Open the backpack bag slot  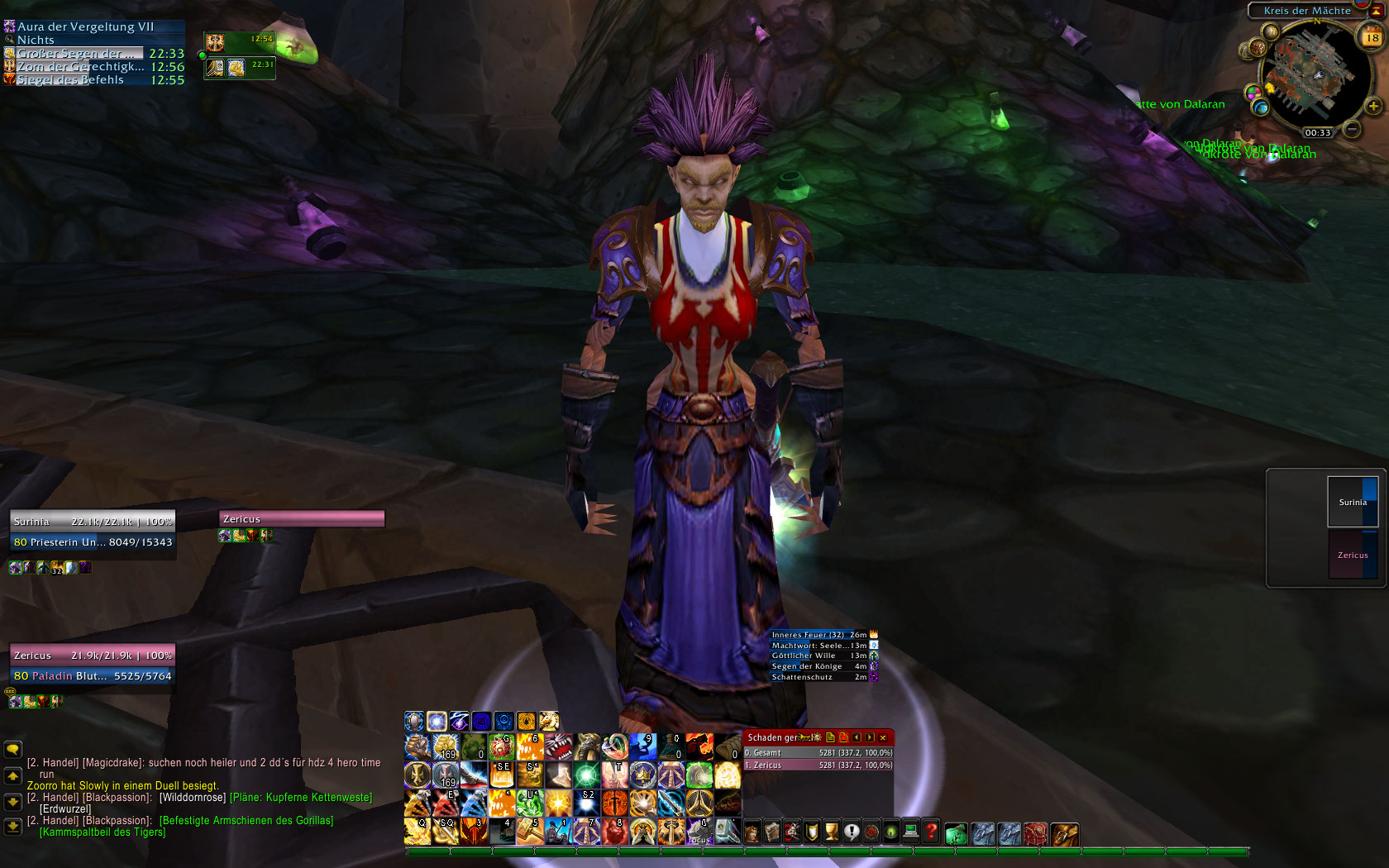coord(1065,833)
